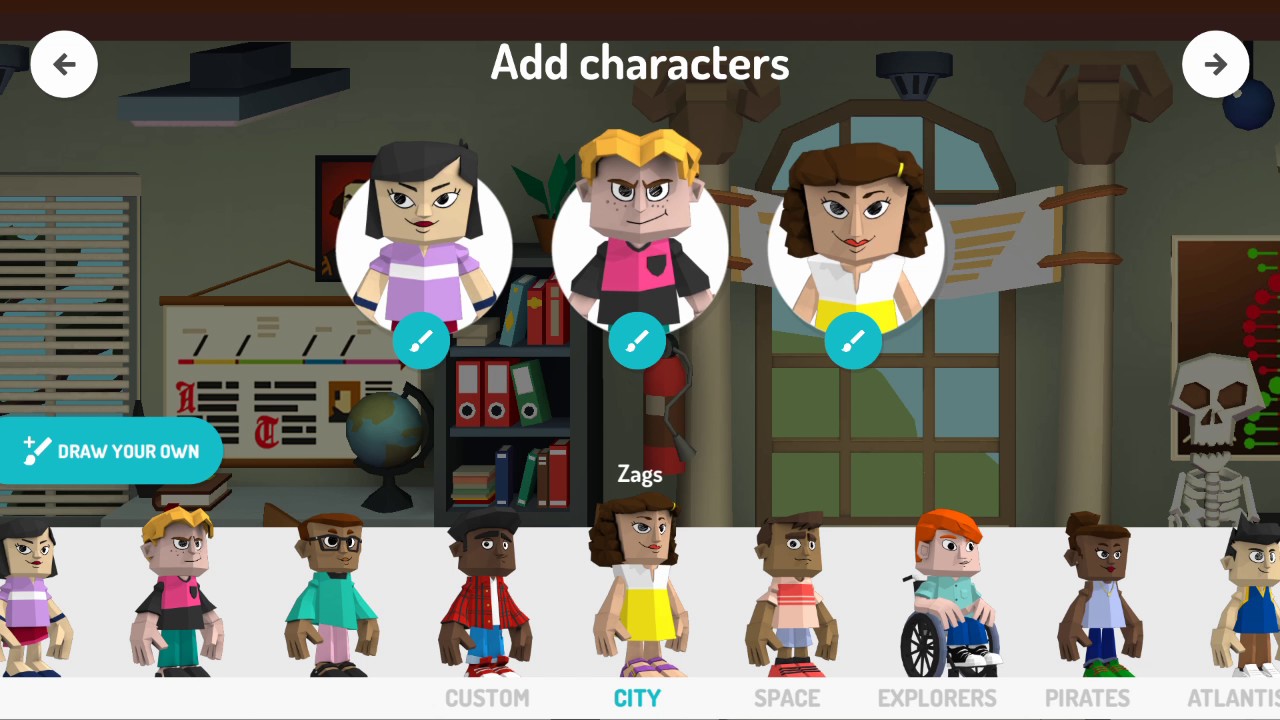Reselect the CITY category tab
Screen dimensions: 1280x720
[x=637, y=698]
